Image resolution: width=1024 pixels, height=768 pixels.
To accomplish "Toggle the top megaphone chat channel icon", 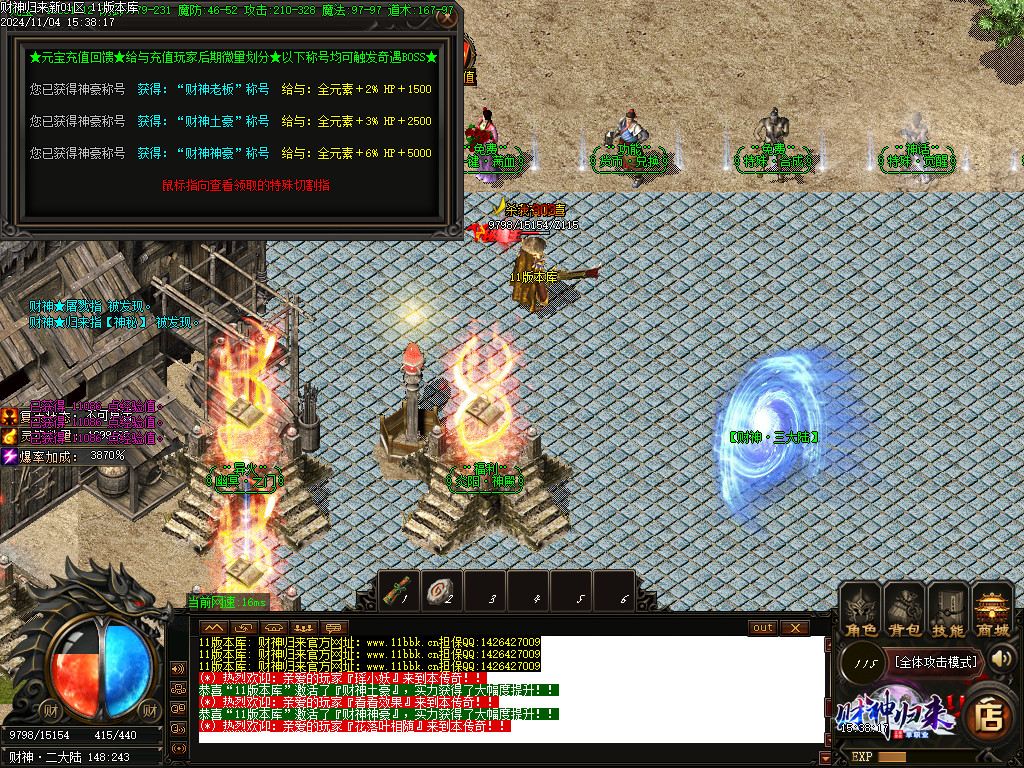I will click(179, 669).
